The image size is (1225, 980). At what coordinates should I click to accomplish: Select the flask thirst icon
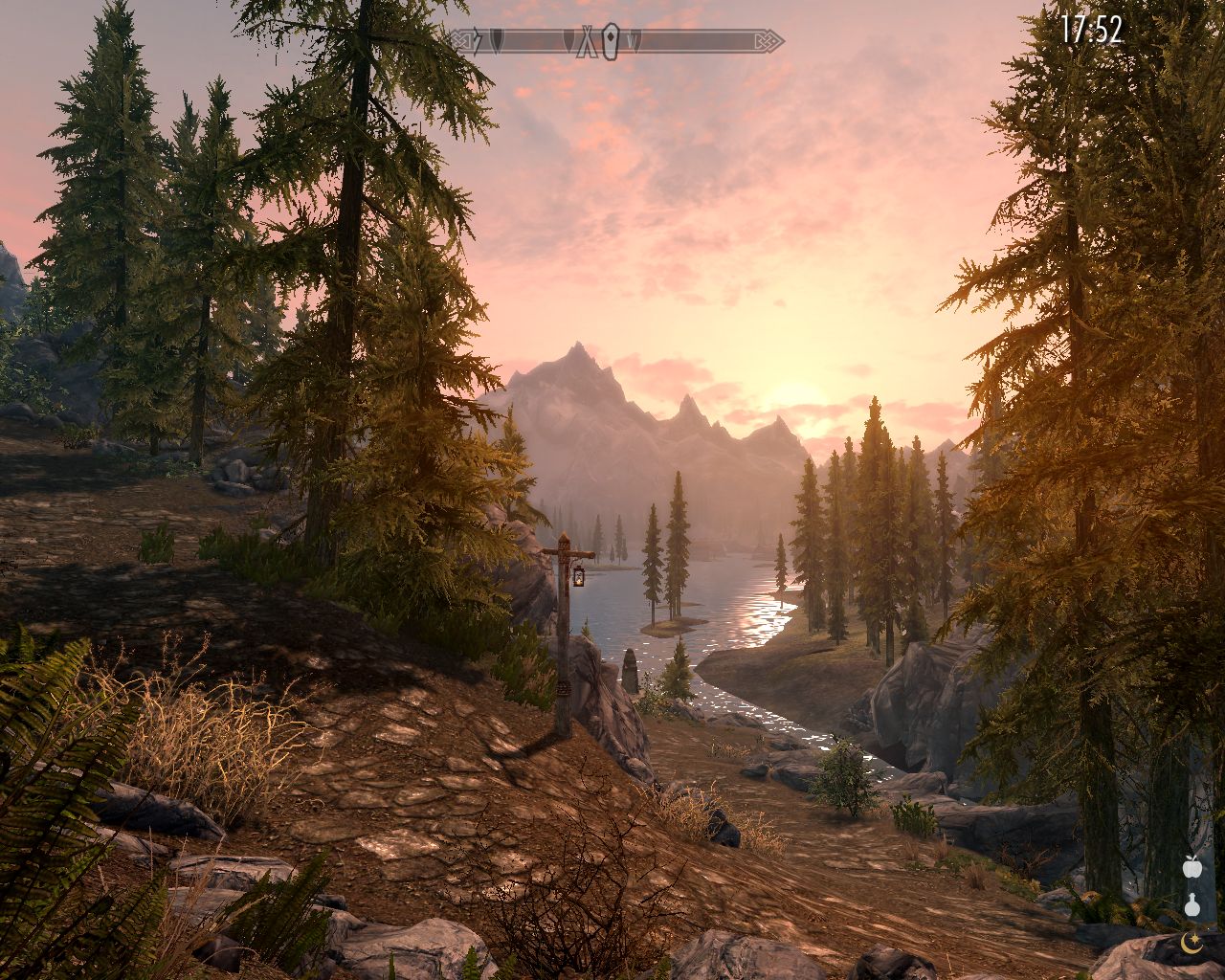(x=1192, y=905)
